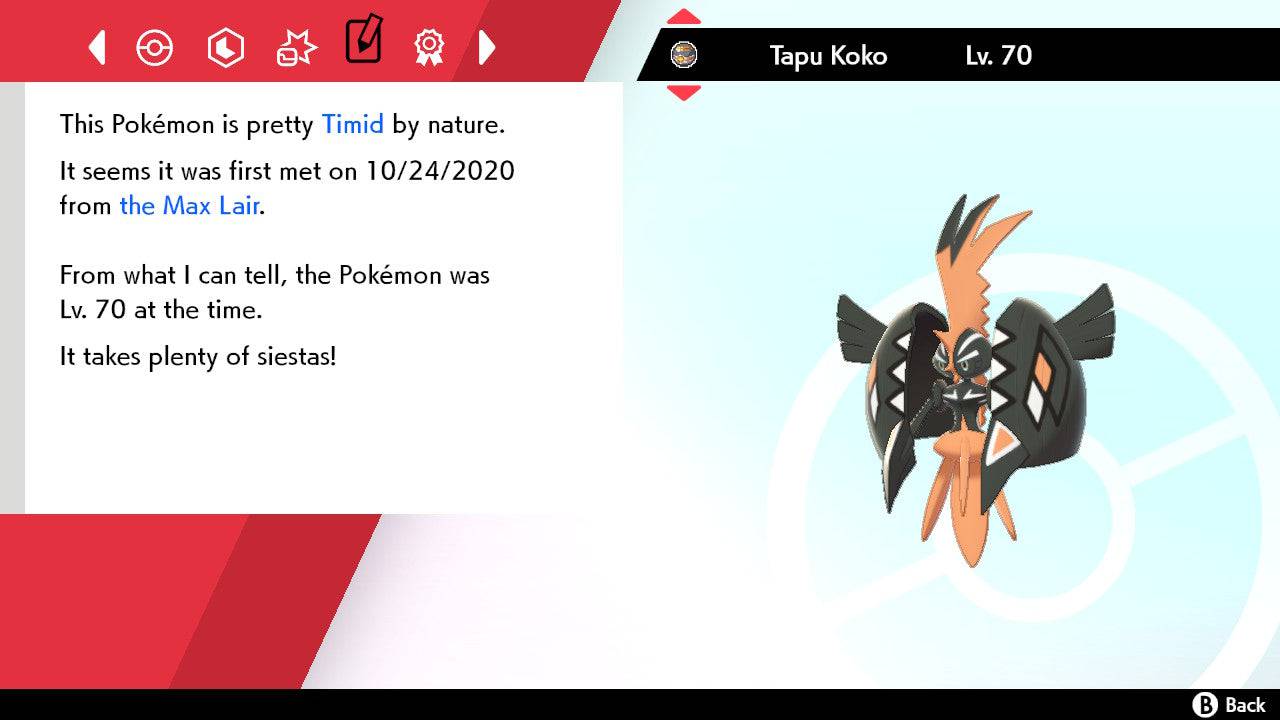
Task: Click the right white navigation arrow
Action: [x=488, y=47]
